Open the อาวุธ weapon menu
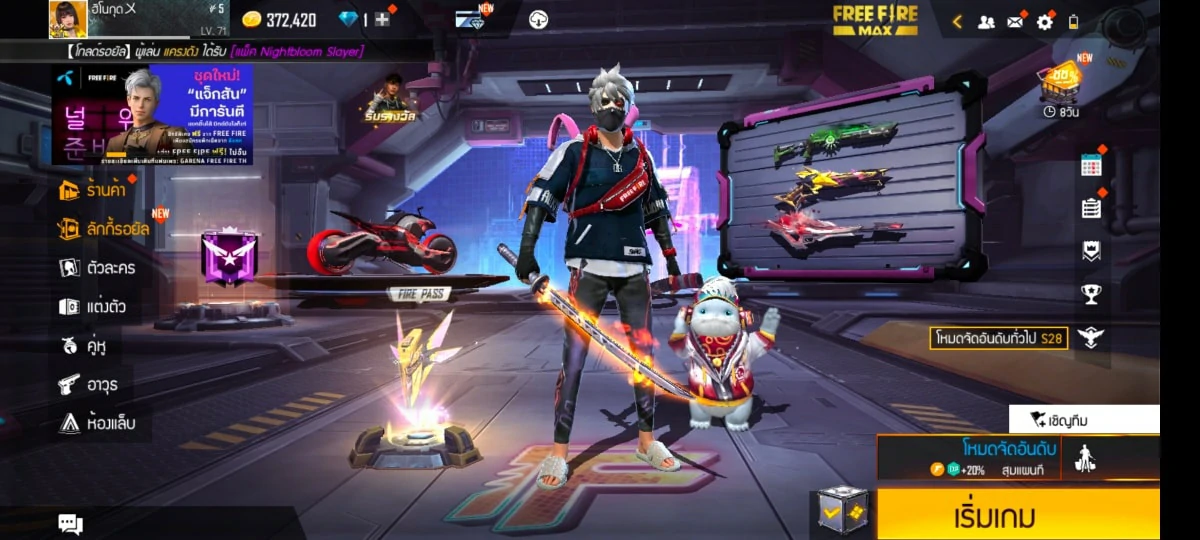Viewport: 1200px width, 540px height. pos(90,383)
